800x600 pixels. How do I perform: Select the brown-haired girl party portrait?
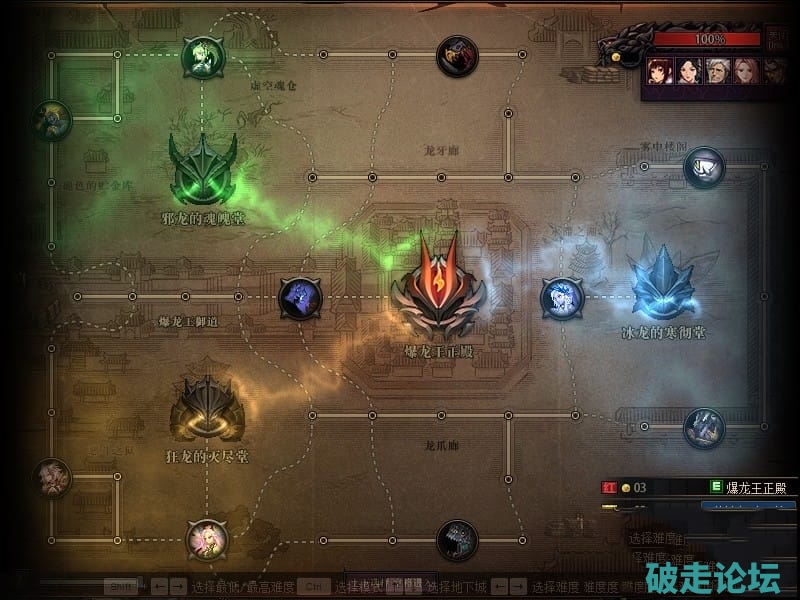point(659,70)
